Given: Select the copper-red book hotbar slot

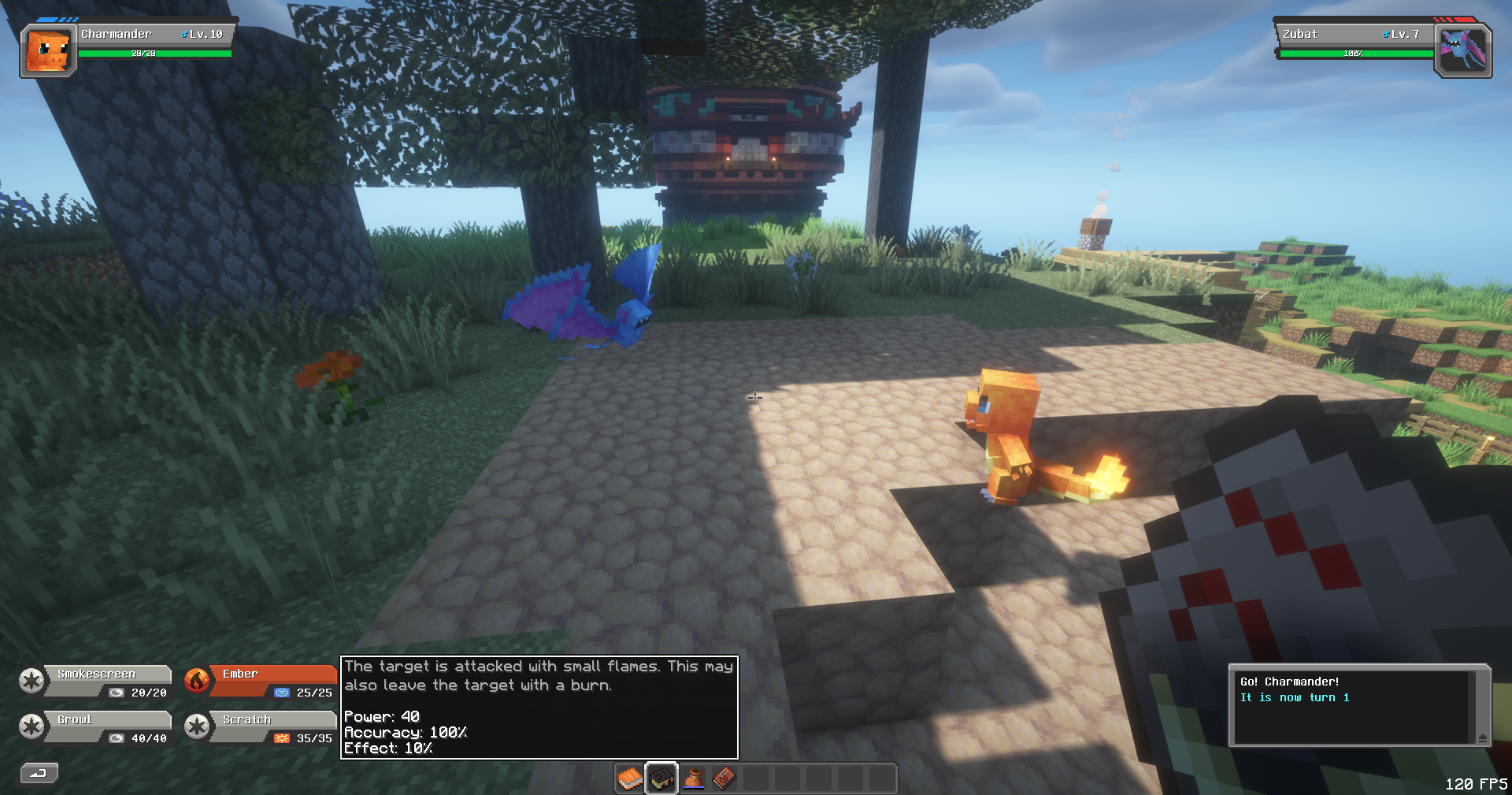Looking at the screenshot, I should tap(724, 779).
